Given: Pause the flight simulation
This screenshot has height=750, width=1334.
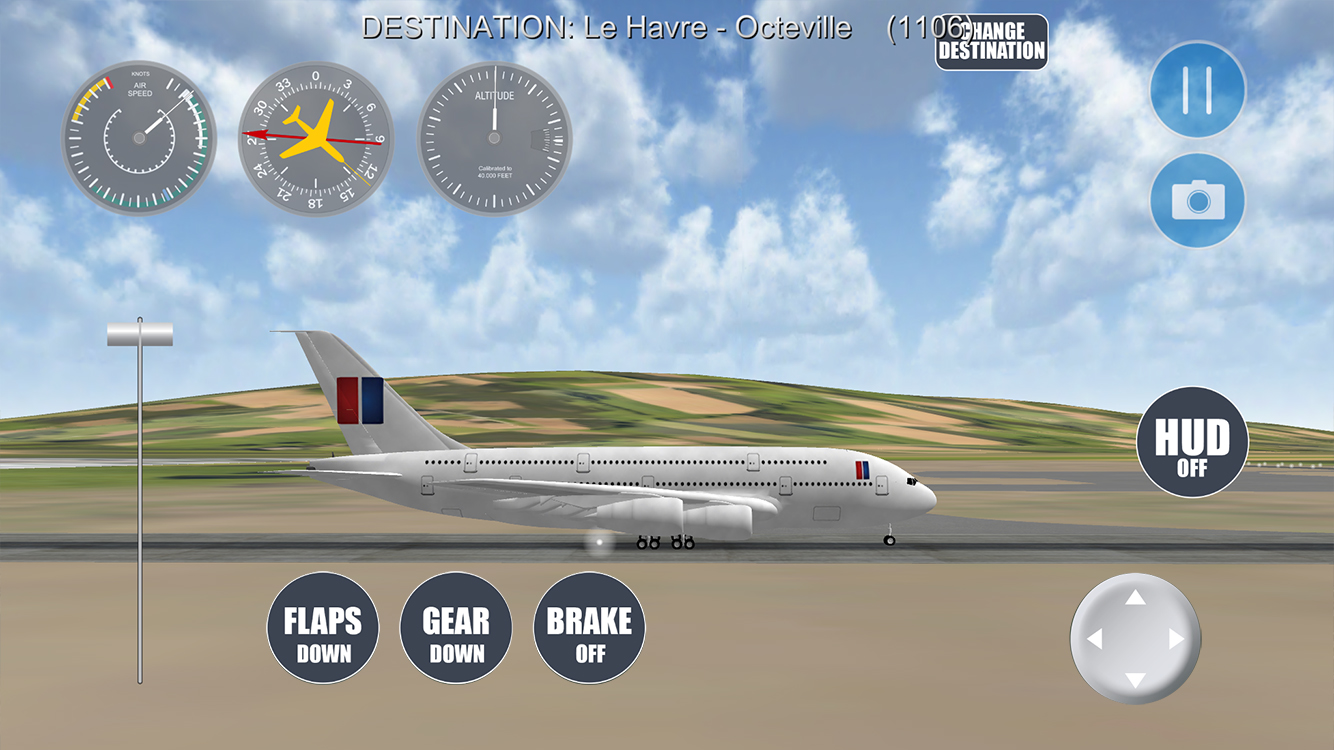Looking at the screenshot, I should pos(1197,90).
